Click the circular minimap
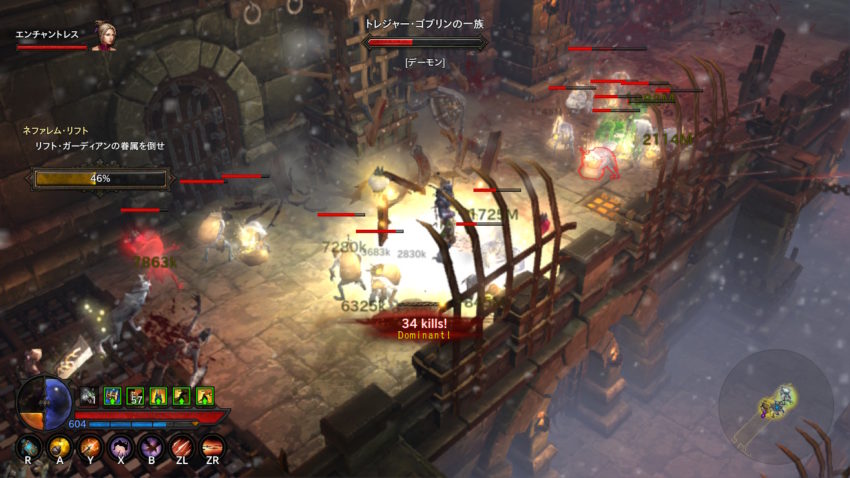The height and width of the screenshot is (478, 850). (775, 406)
